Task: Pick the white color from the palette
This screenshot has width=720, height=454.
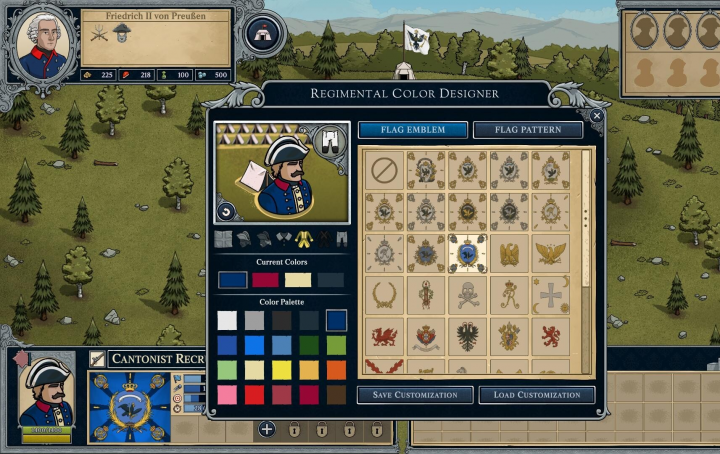Action: pos(228,320)
